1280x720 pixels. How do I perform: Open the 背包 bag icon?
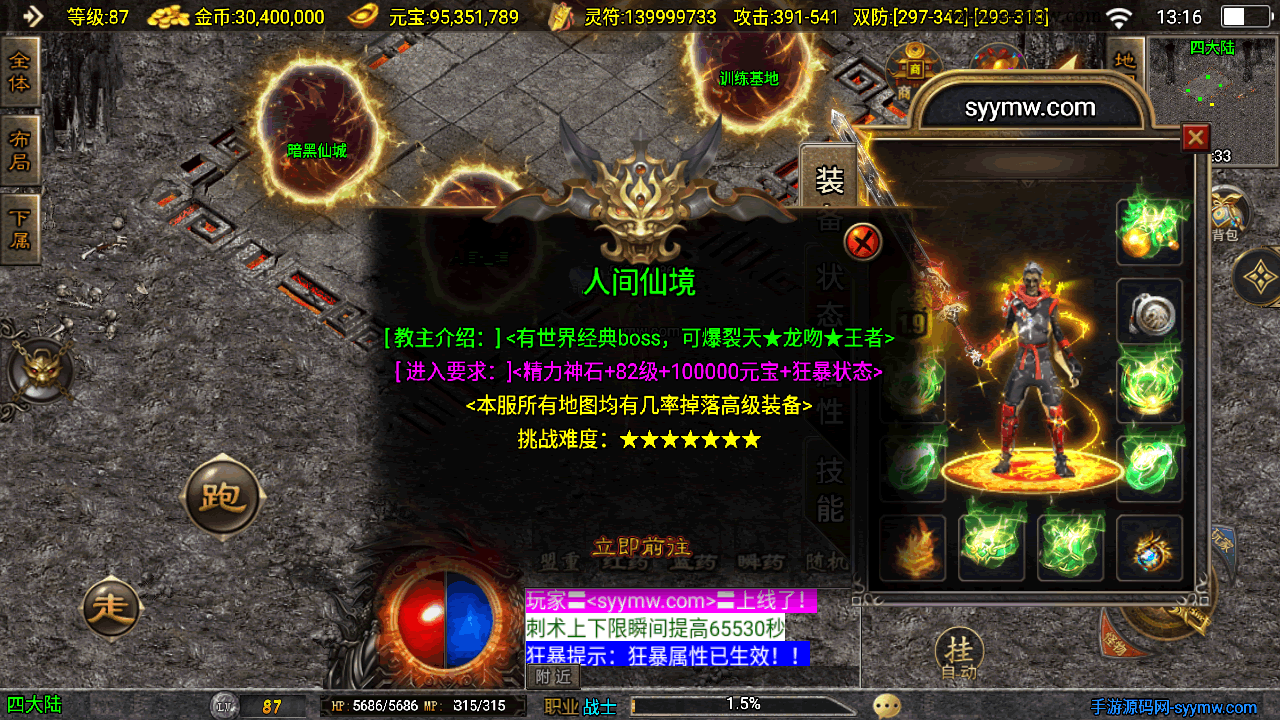(x=1226, y=215)
